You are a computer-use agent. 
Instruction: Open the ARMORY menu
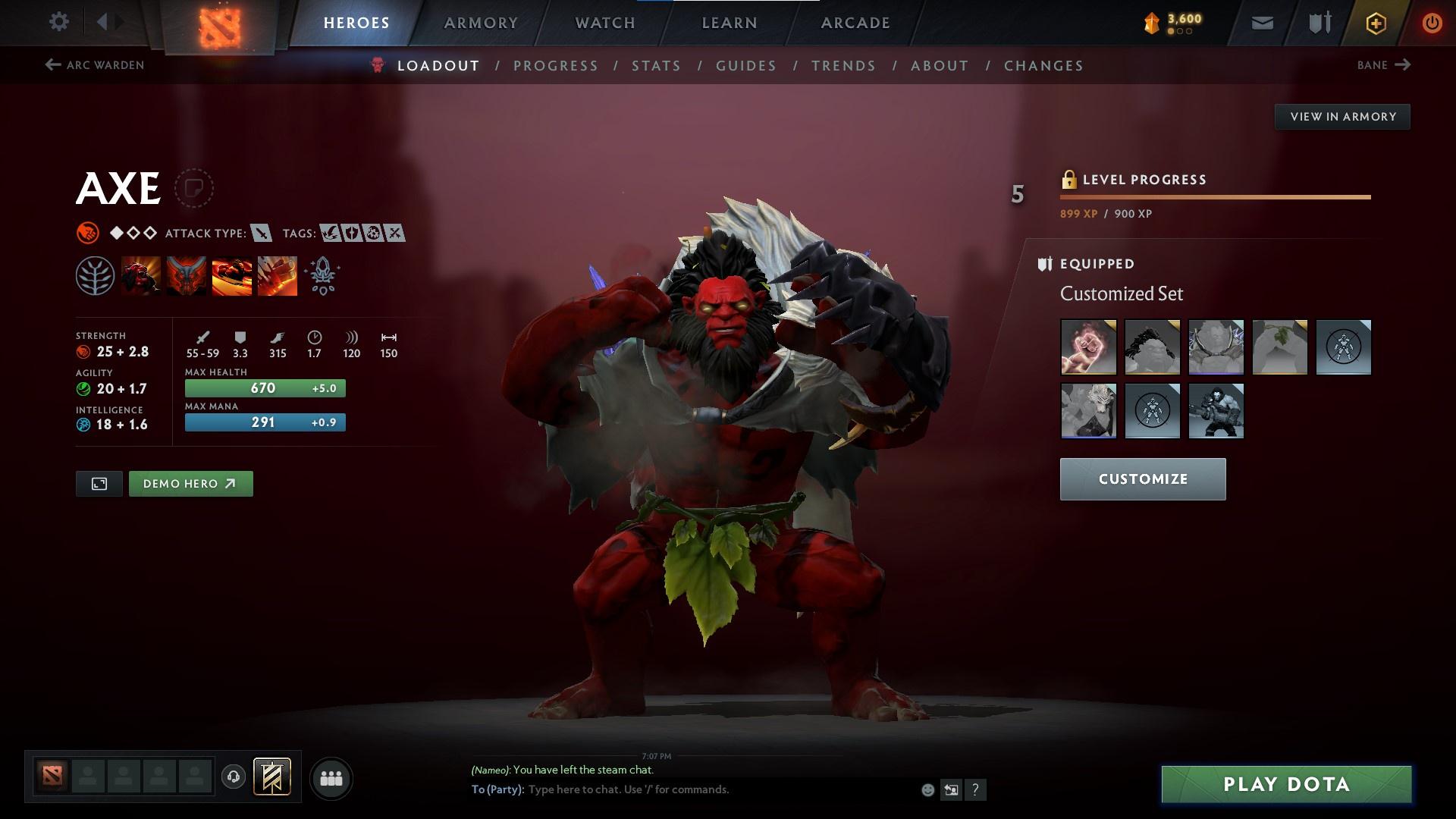[x=482, y=22]
